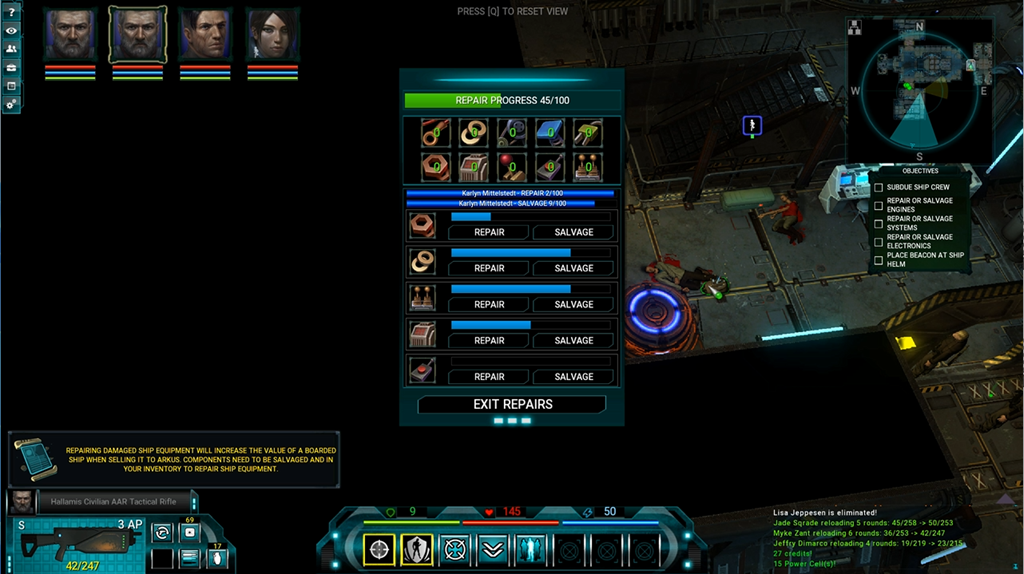This screenshot has height=574, width=1024.
Task: Select the scarred dark-haired man portrait
Action: point(205,35)
